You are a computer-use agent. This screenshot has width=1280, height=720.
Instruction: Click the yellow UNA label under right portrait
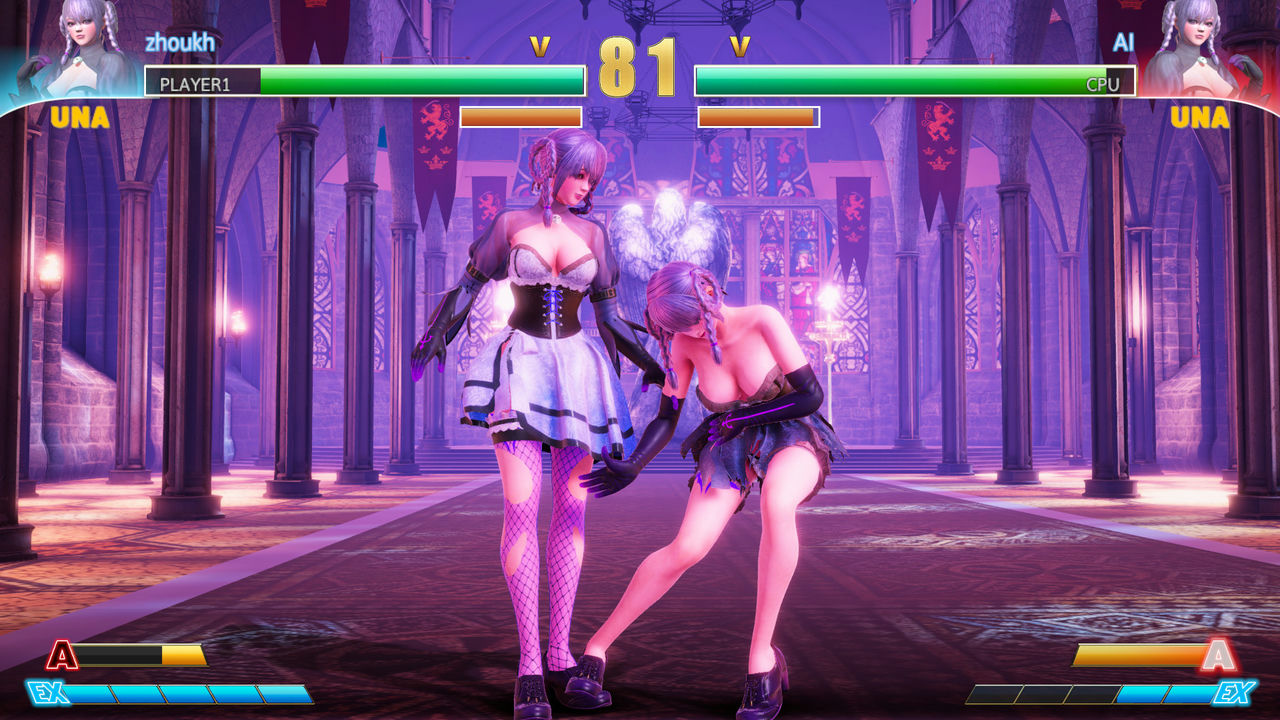pos(1203,118)
